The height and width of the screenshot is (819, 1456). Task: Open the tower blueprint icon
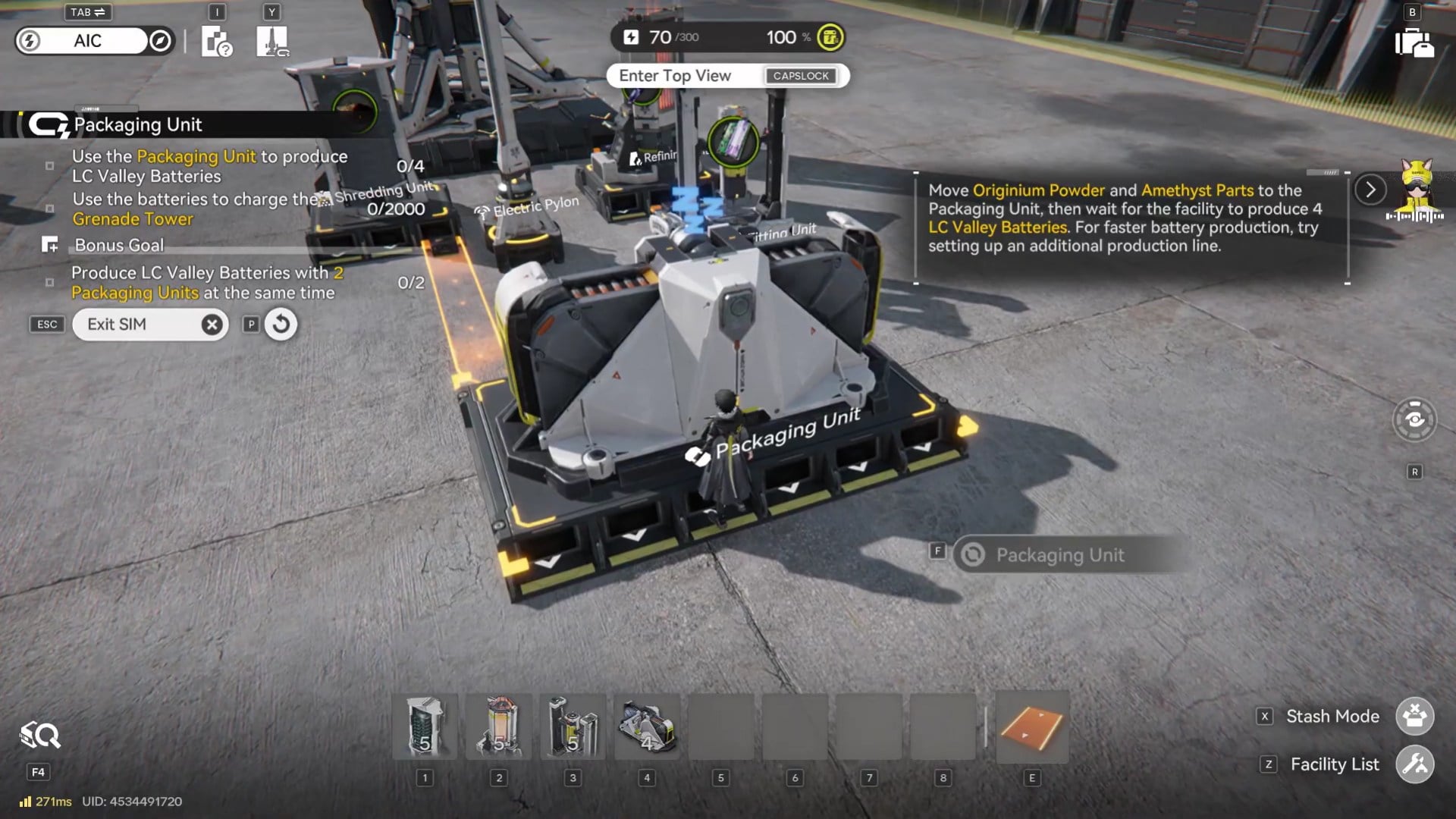[272, 41]
